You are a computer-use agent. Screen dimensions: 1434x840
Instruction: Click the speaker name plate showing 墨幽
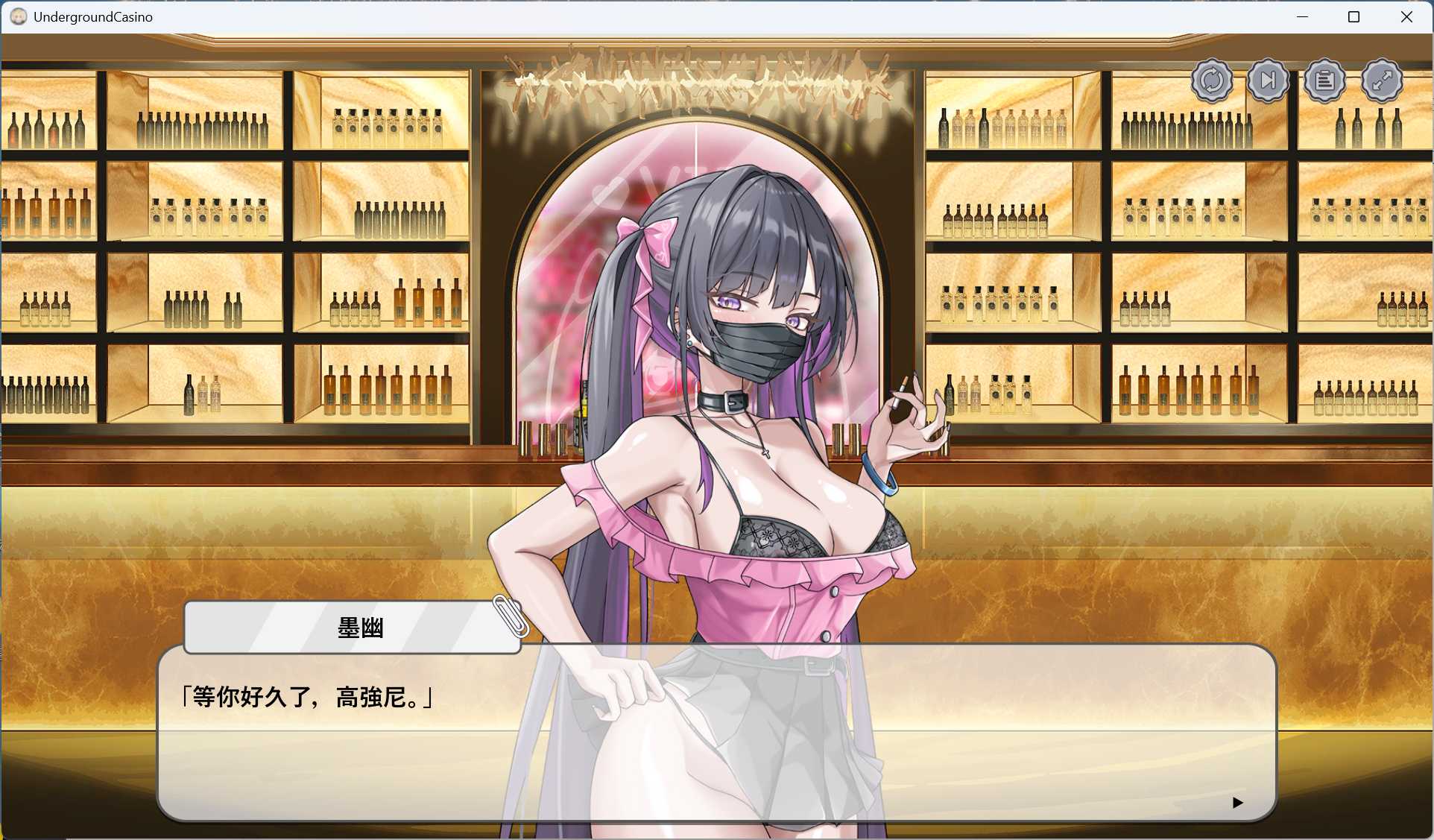(350, 627)
